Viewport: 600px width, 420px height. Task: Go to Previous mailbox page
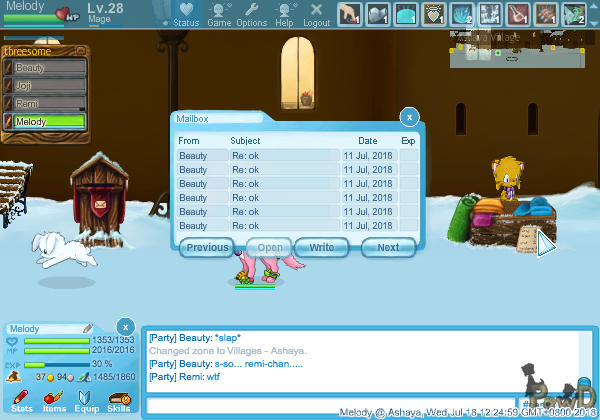coord(208,248)
